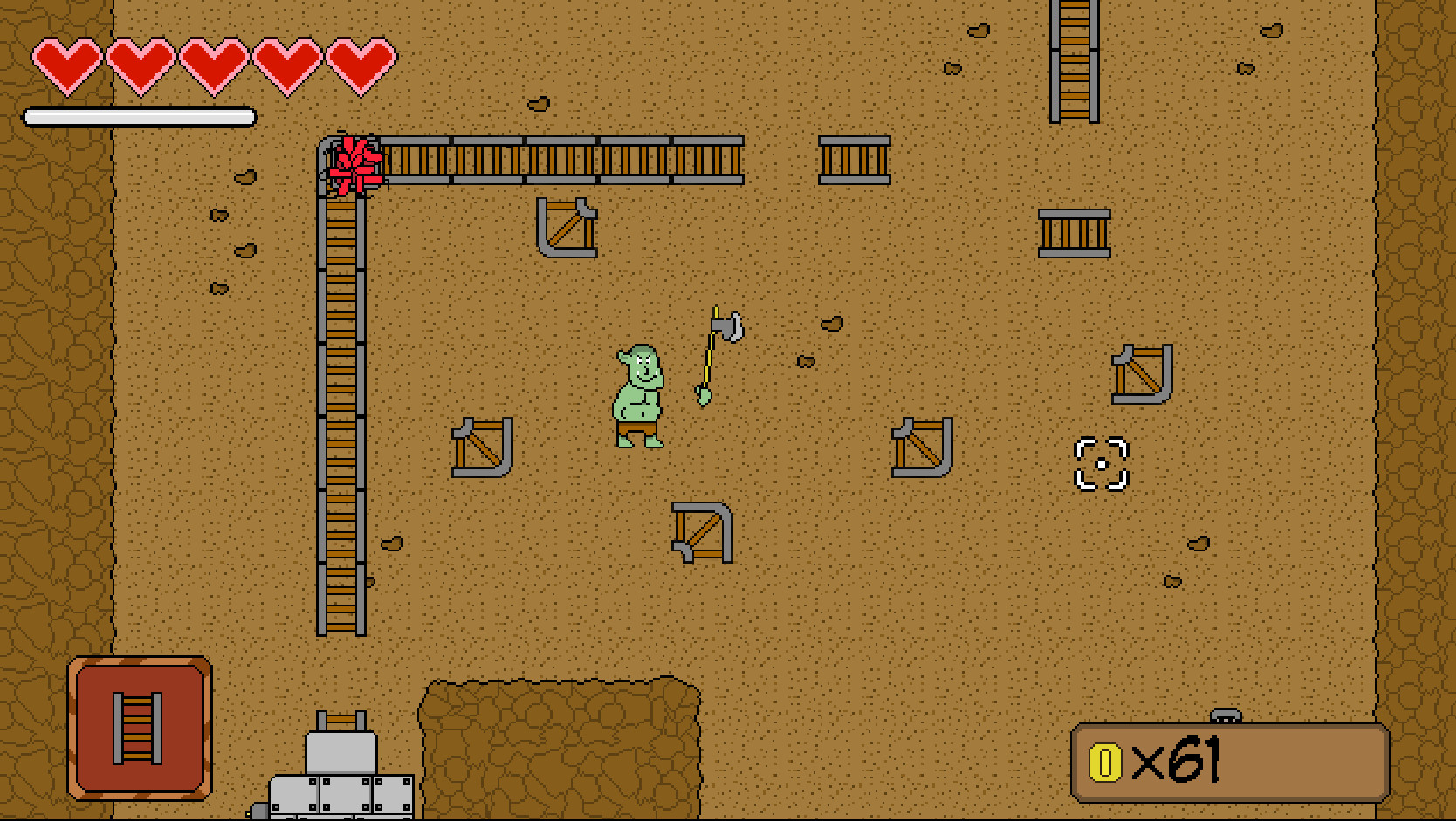Image resolution: width=1456 pixels, height=821 pixels.
Task: Click the first heart in the health bar
Action: pyautogui.click(x=68, y=63)
